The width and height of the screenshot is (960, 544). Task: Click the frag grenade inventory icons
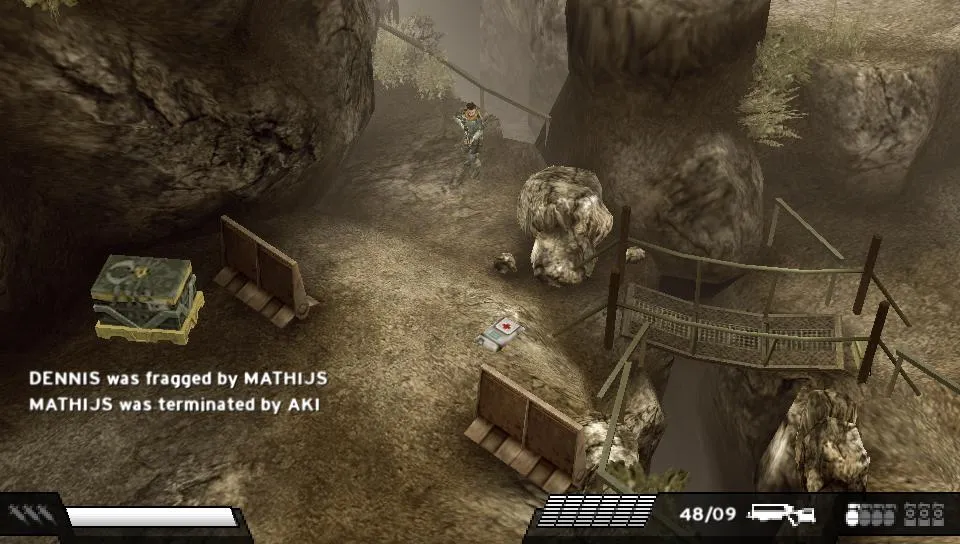870,515
